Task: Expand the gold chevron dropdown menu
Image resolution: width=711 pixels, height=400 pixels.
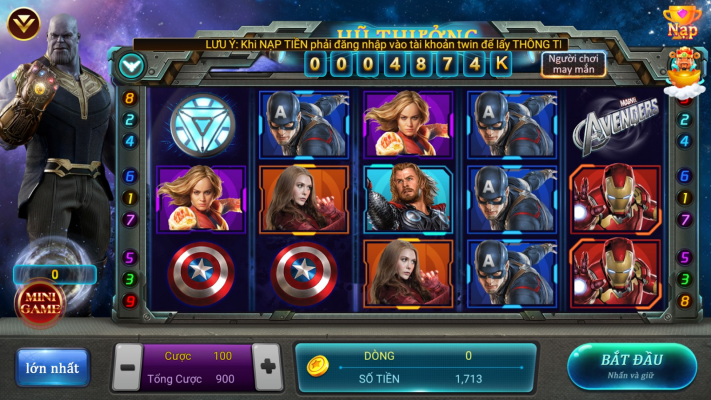Action: click(24, 22)
